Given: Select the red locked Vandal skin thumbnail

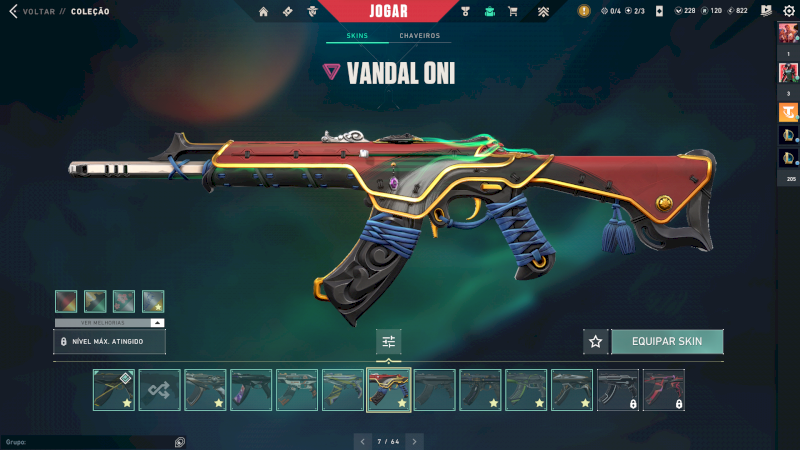Looking at the screenshot, I should pos(663,390).
